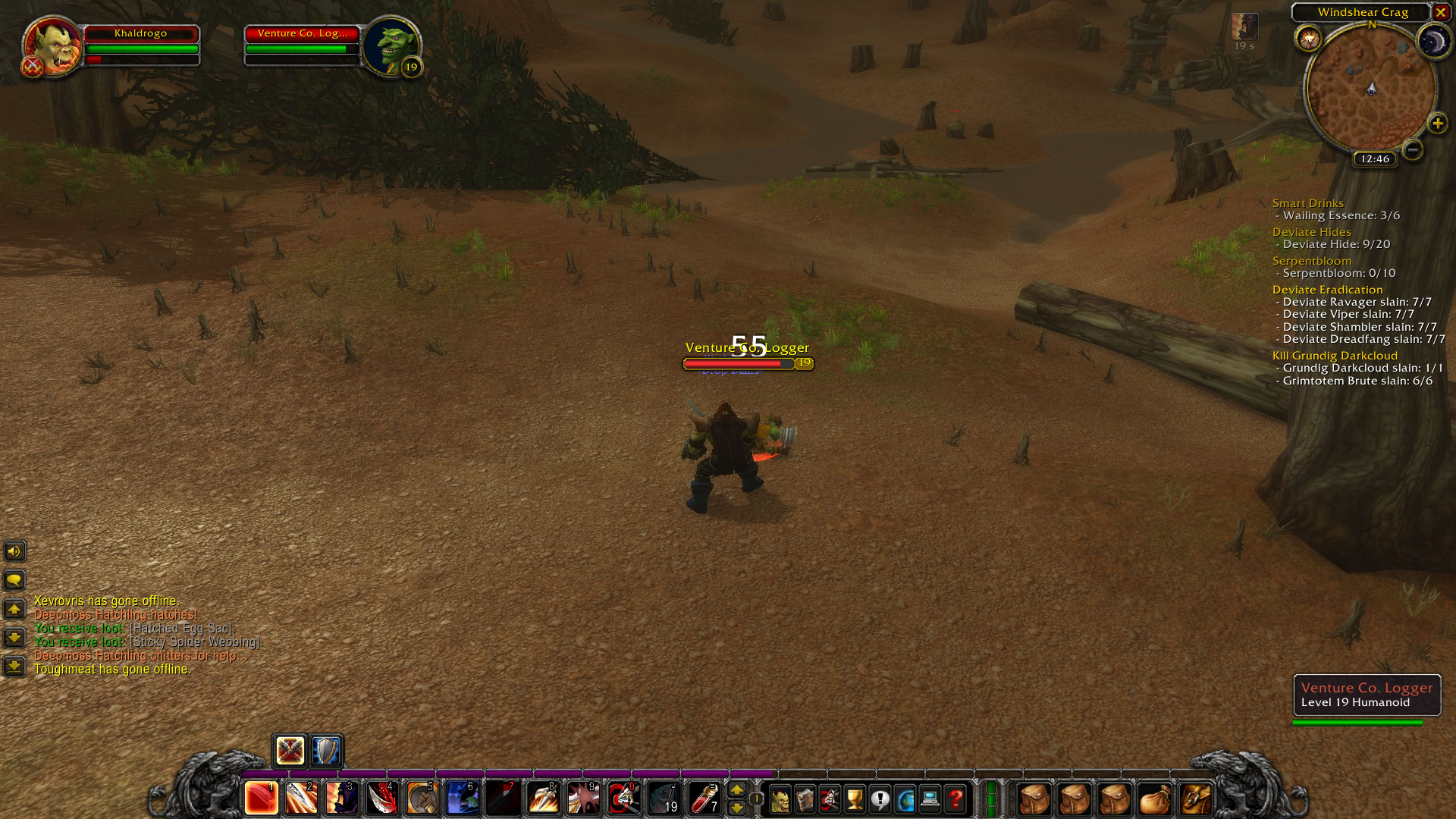Collapse the Deviate Eradication quest entry

point(1327,290)
